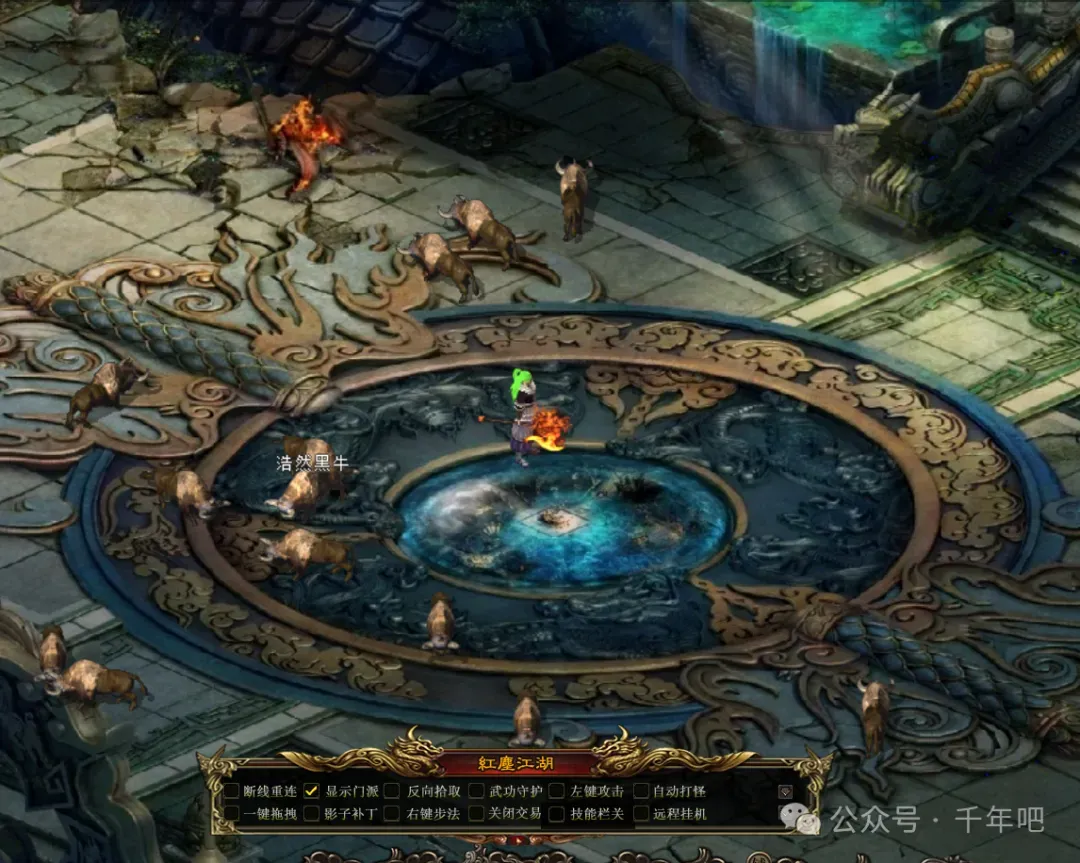Tick the 关闭交易 option

click(476, 814)
